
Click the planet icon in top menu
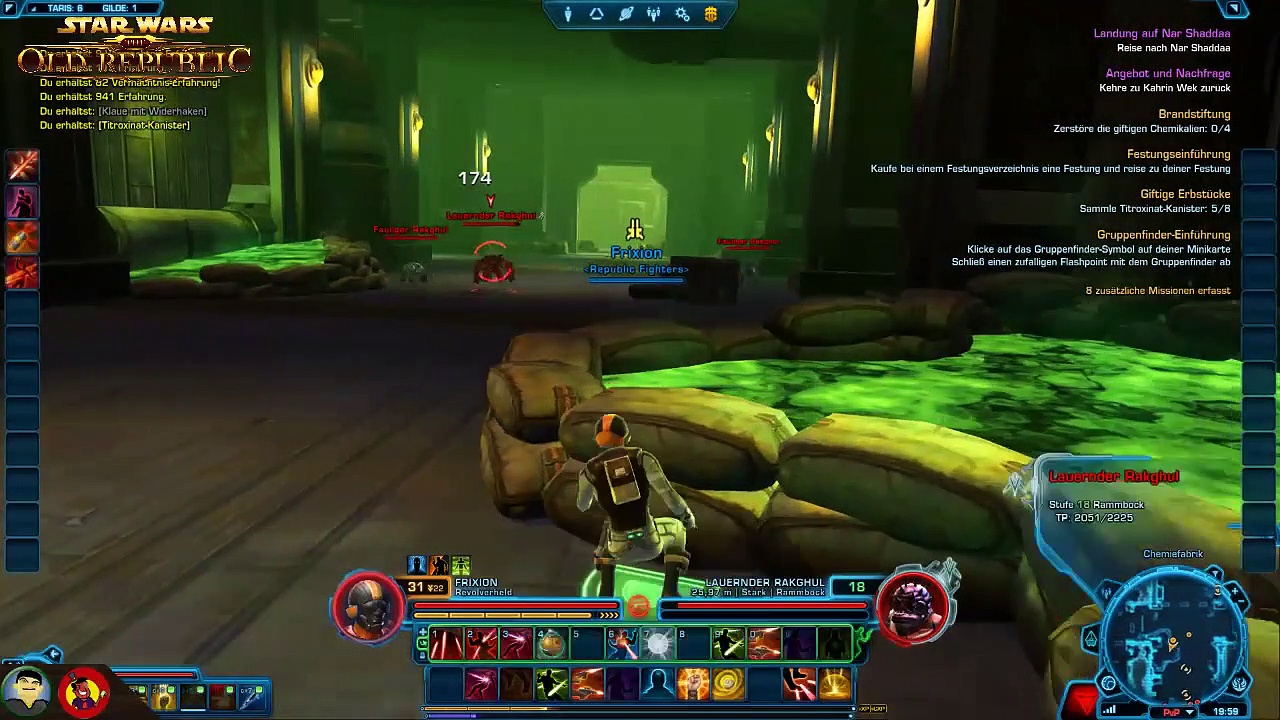point(626,14)
